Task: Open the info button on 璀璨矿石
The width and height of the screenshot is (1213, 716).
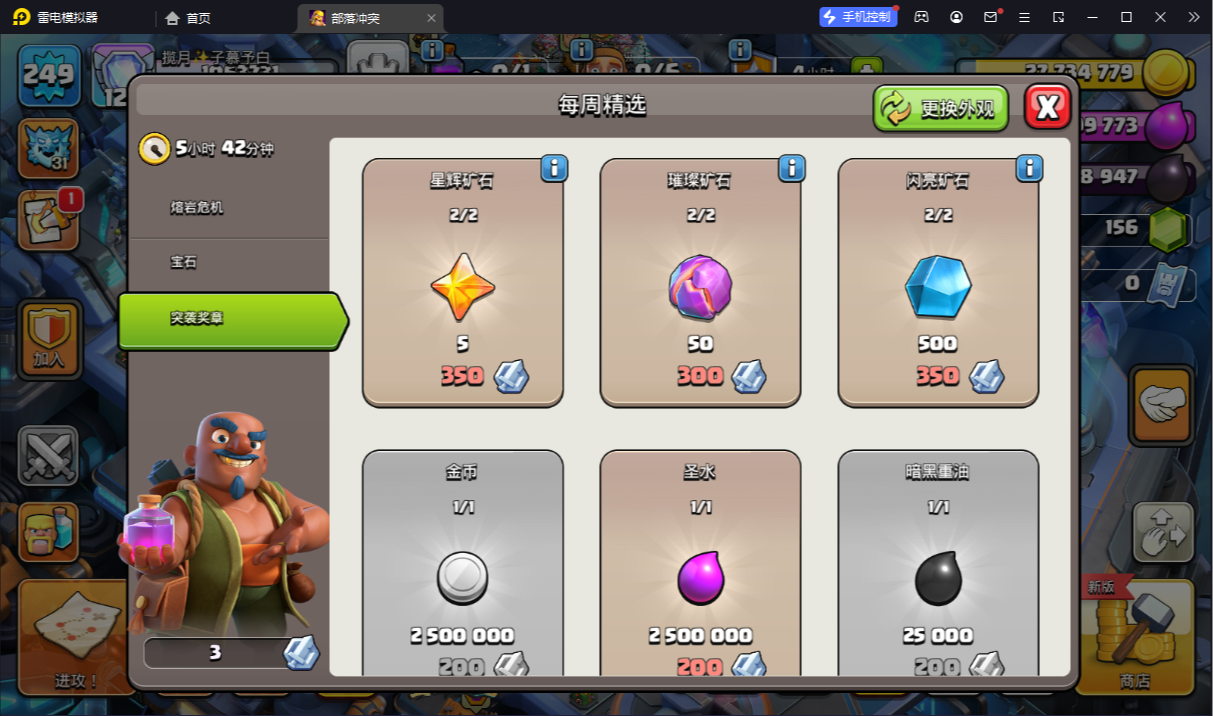Action: coord(791,168)
